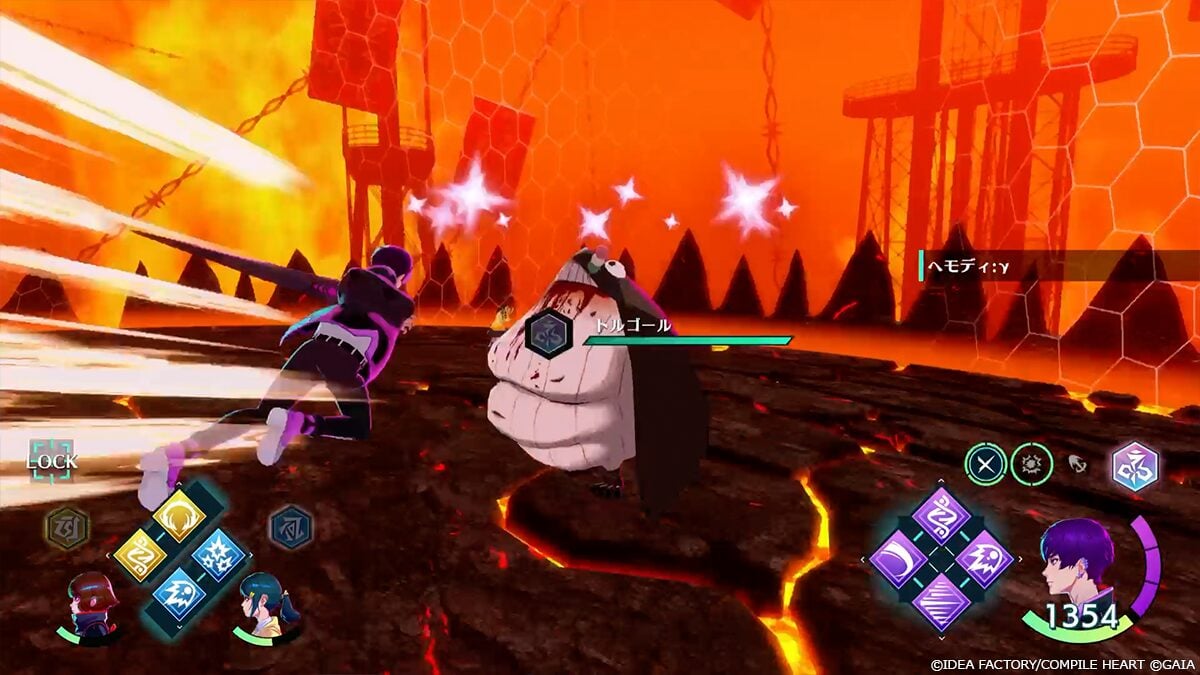
Task: Activate the glowing purple hexagon emblem
Action: pyautogui.click(x=1135, y=466)
